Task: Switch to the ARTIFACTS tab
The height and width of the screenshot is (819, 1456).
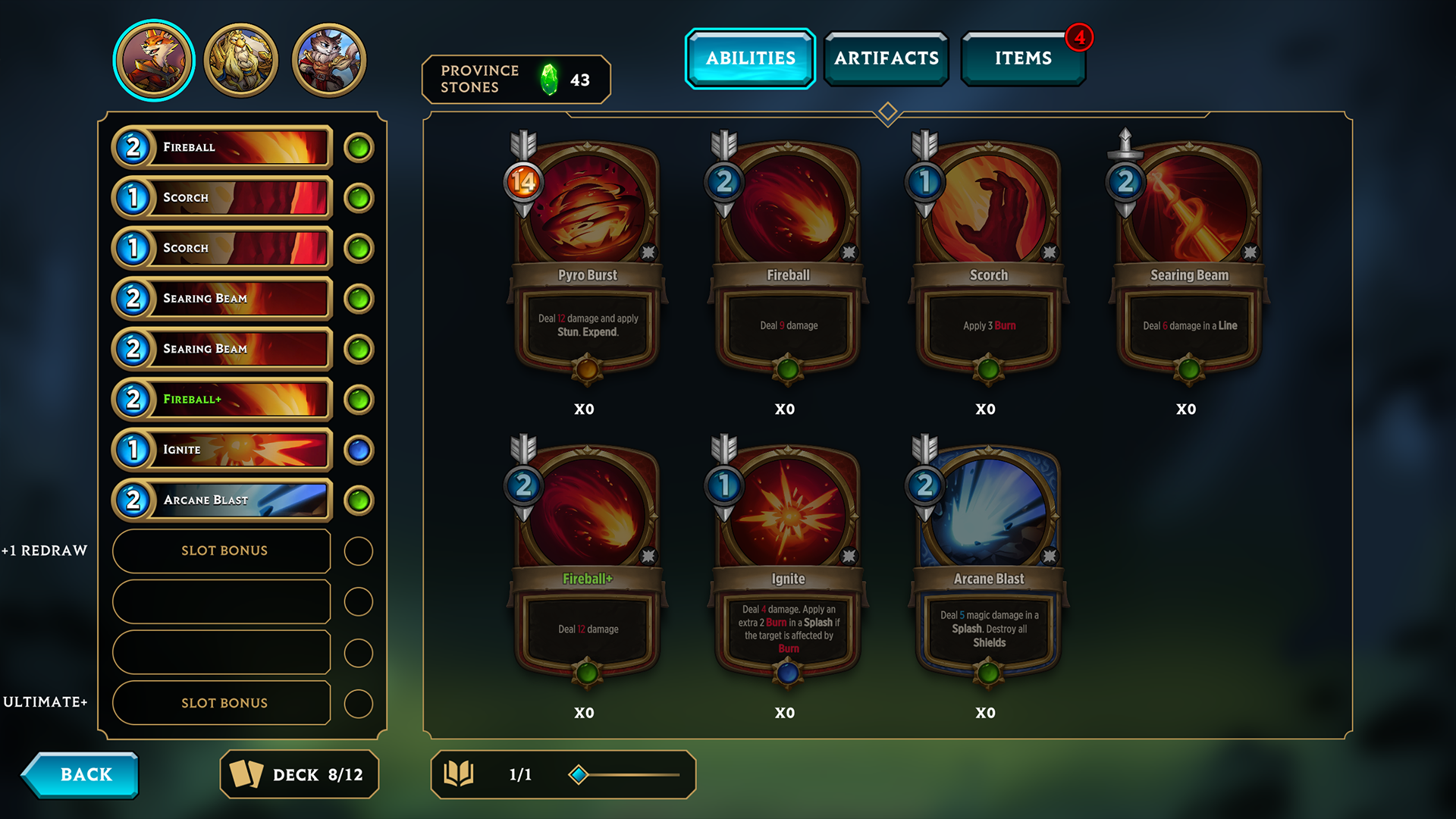Action: 886,58
